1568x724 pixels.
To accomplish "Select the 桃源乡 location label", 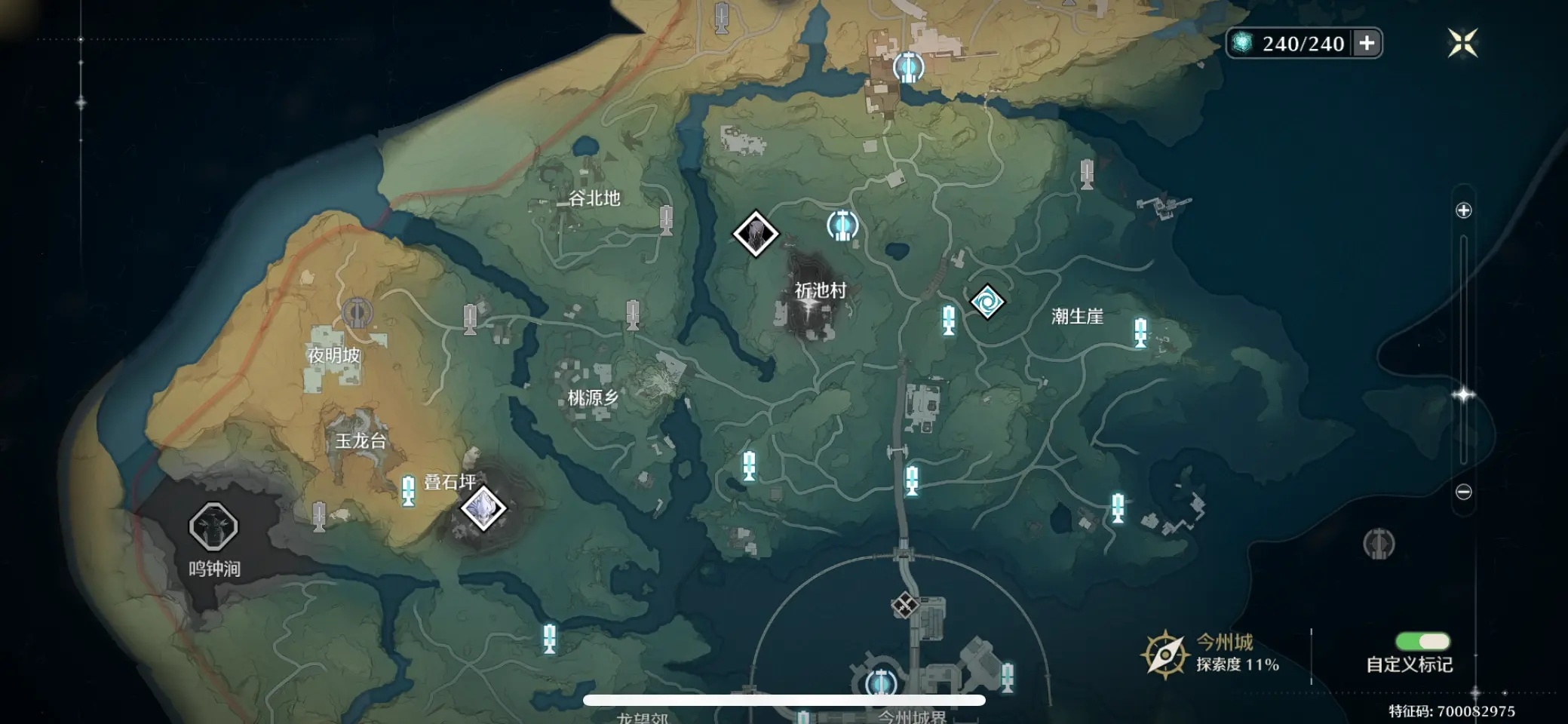I will [x=593, y=398].
